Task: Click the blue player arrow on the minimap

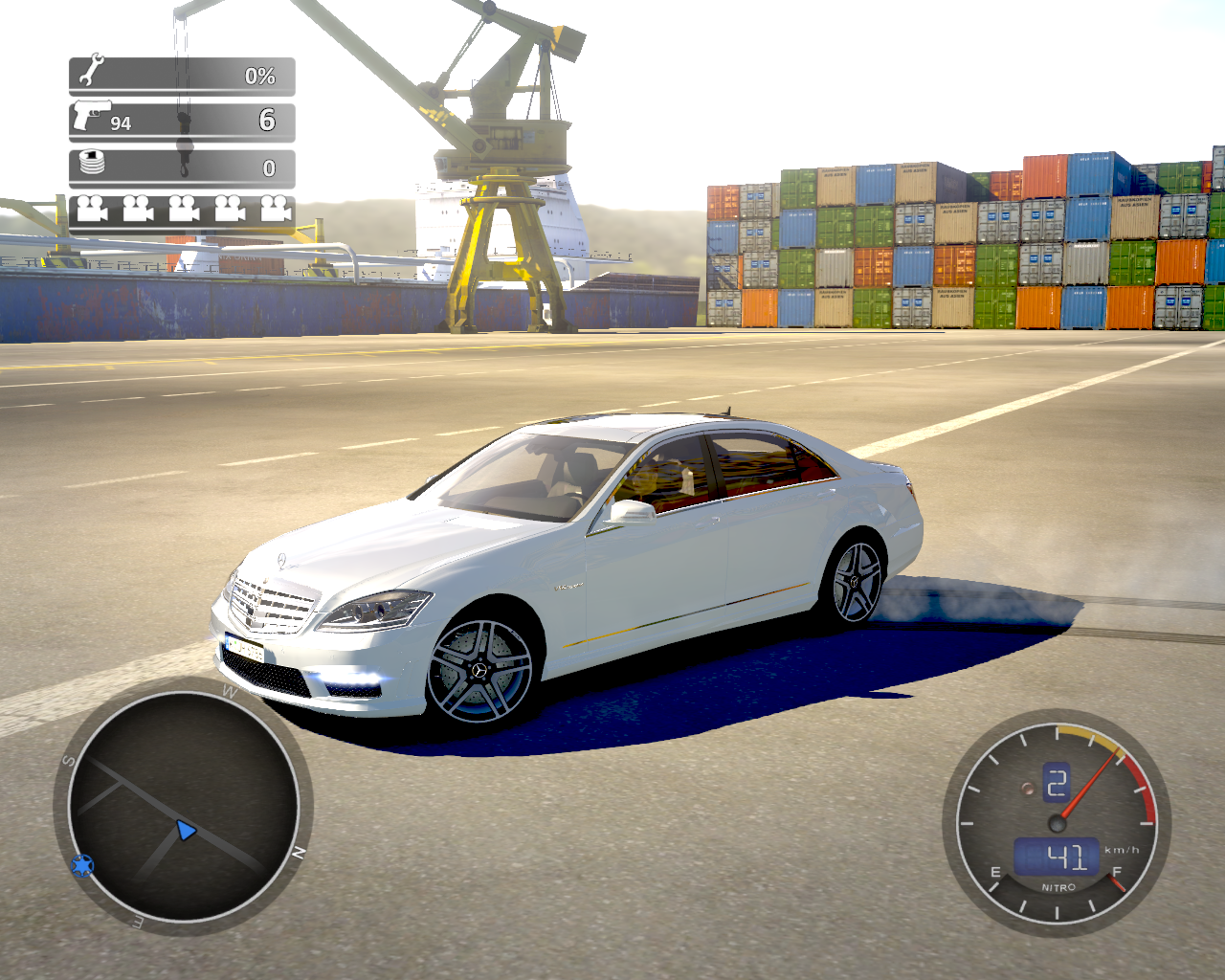Action: [186, 831]
